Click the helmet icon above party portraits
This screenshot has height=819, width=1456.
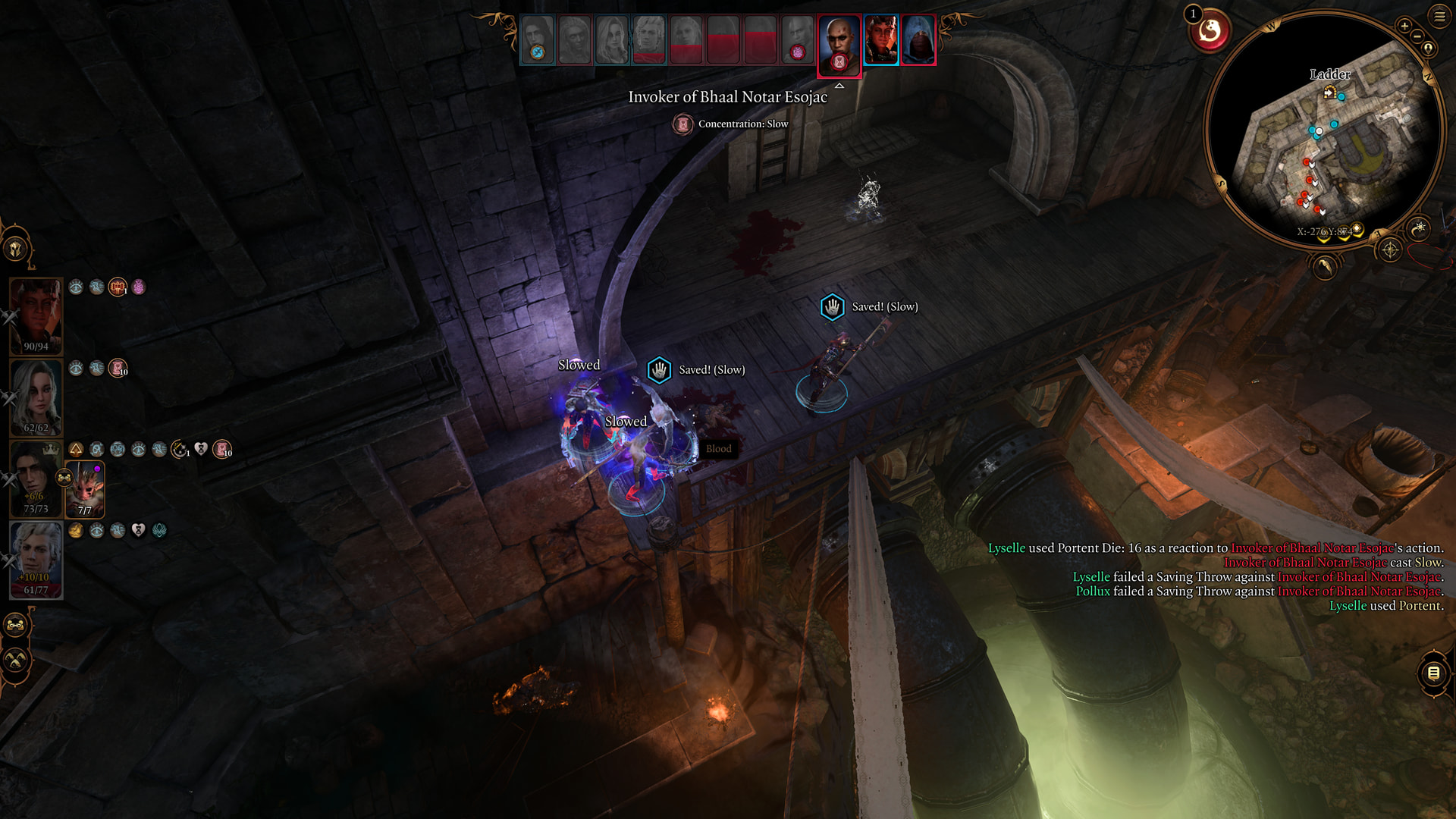(x=16, y=248)
